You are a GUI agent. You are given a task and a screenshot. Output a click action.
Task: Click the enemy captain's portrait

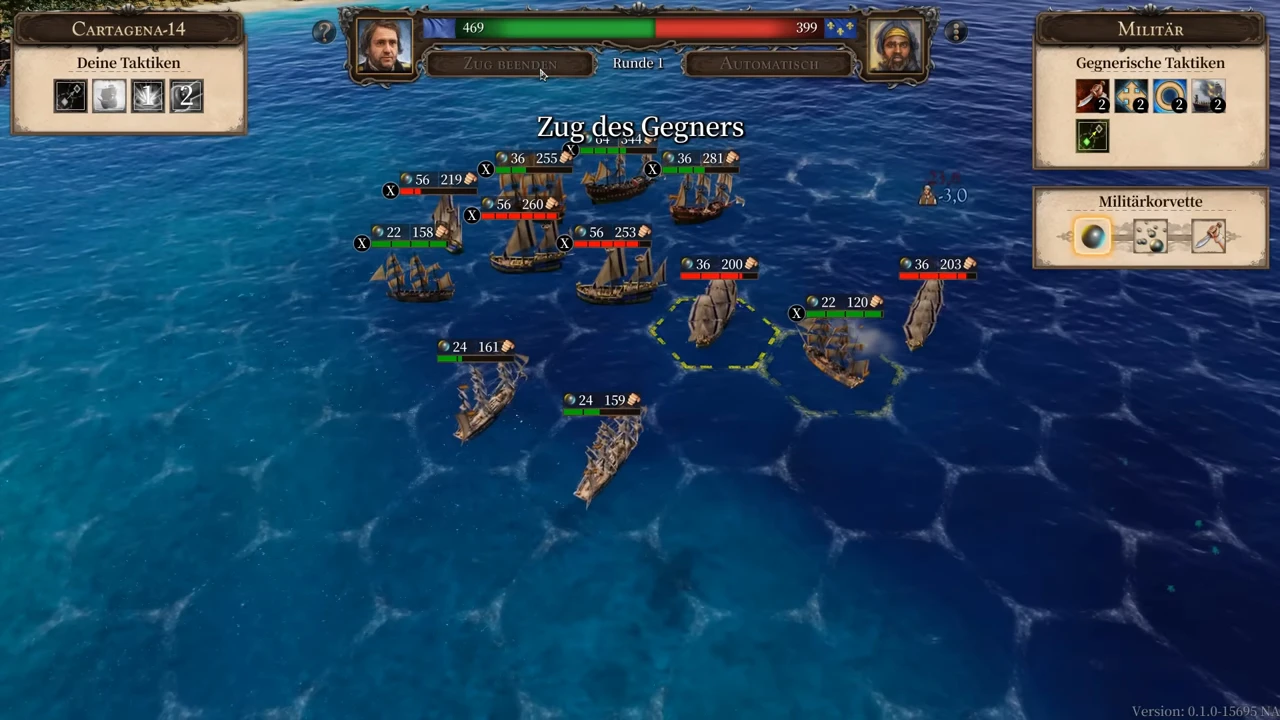point(895,46)
